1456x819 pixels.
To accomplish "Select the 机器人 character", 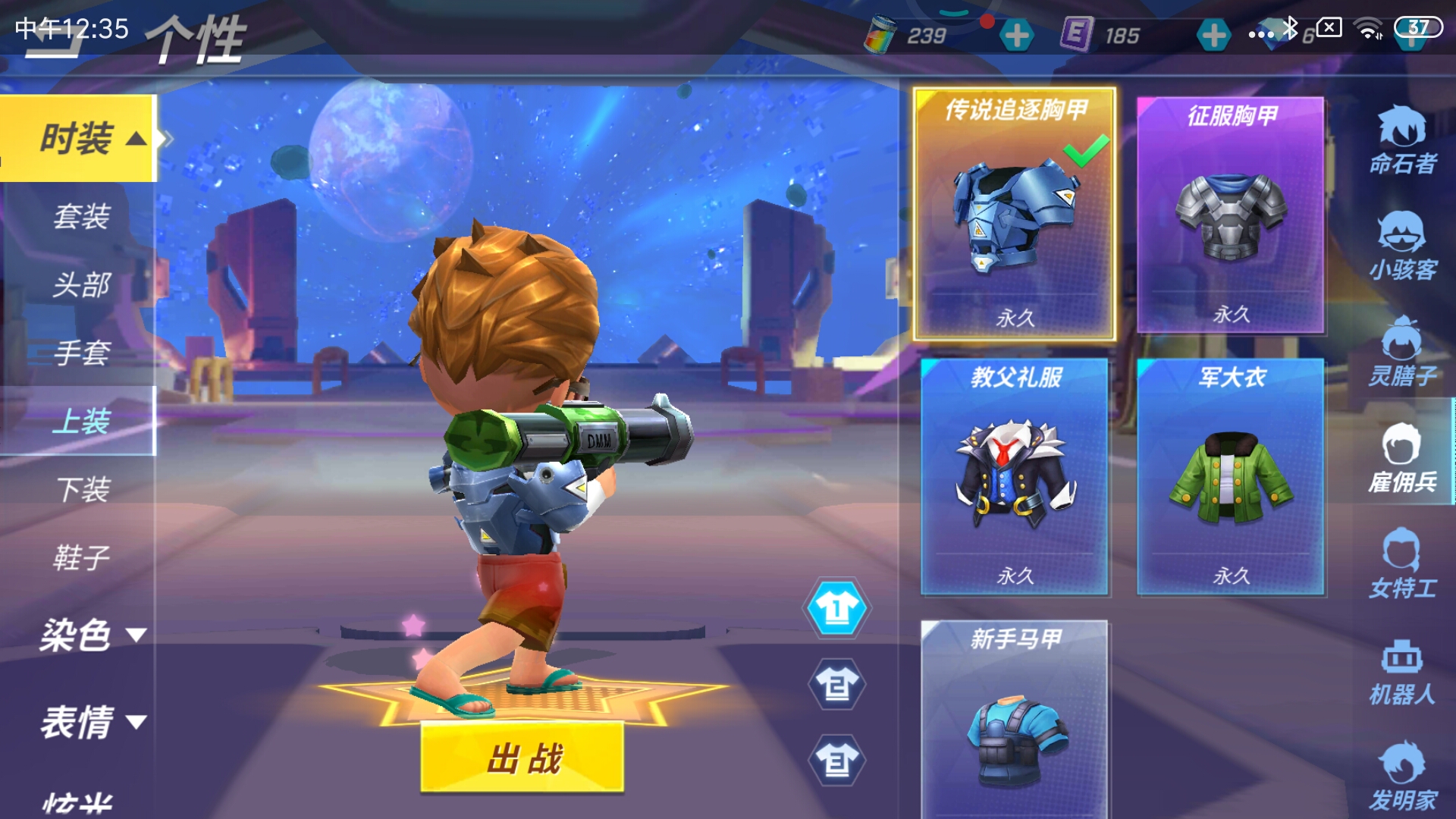I will (x=1402, y=672).
